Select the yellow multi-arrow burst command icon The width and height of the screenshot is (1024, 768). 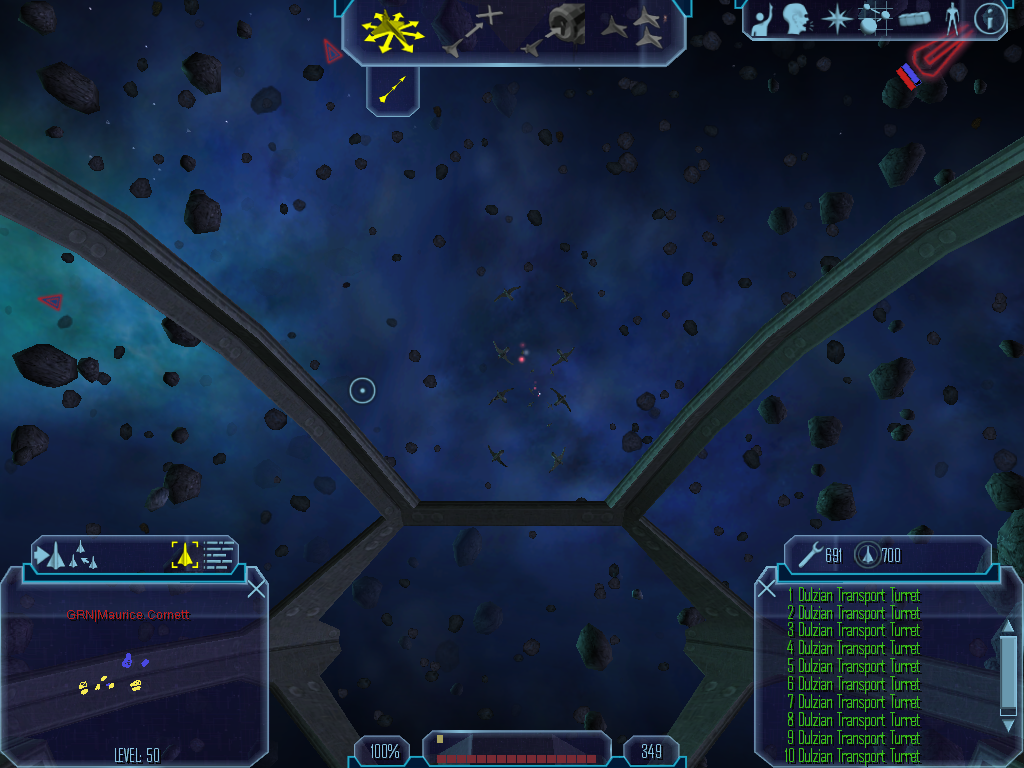393,30
